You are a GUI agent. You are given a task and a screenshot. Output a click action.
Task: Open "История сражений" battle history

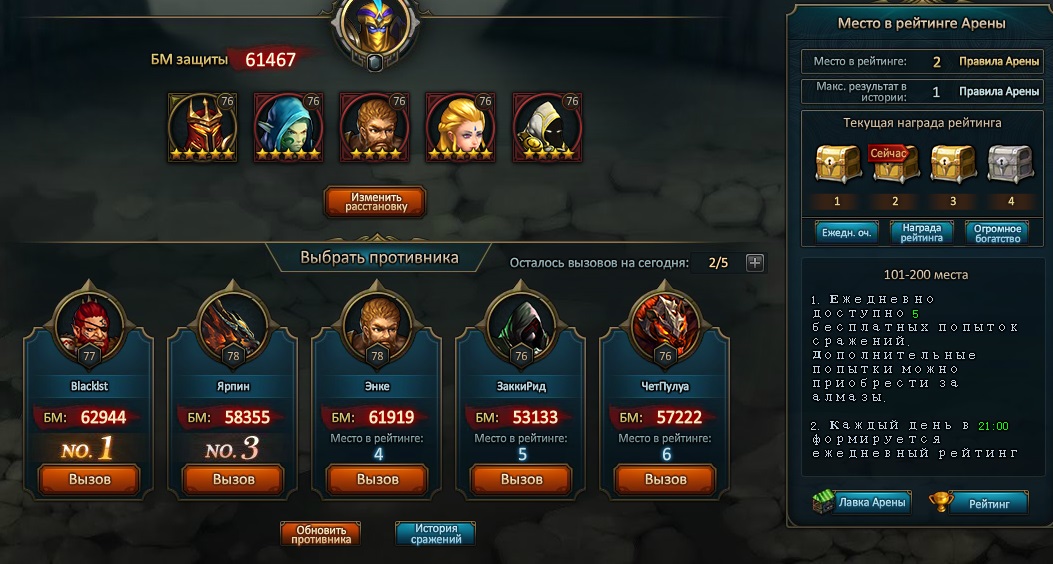click(x=435, y=534)
